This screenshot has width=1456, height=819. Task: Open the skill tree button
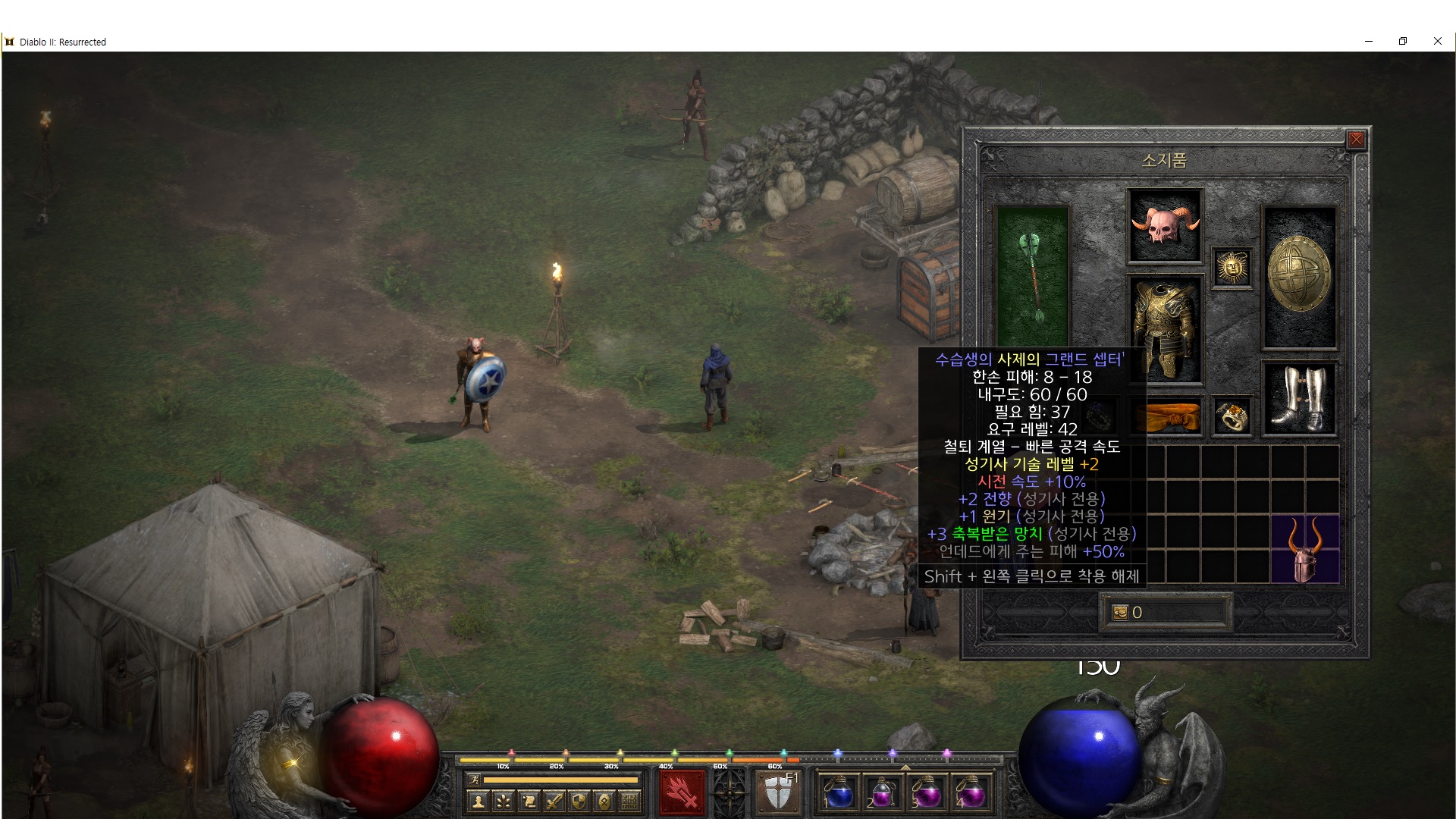[504, 802]
